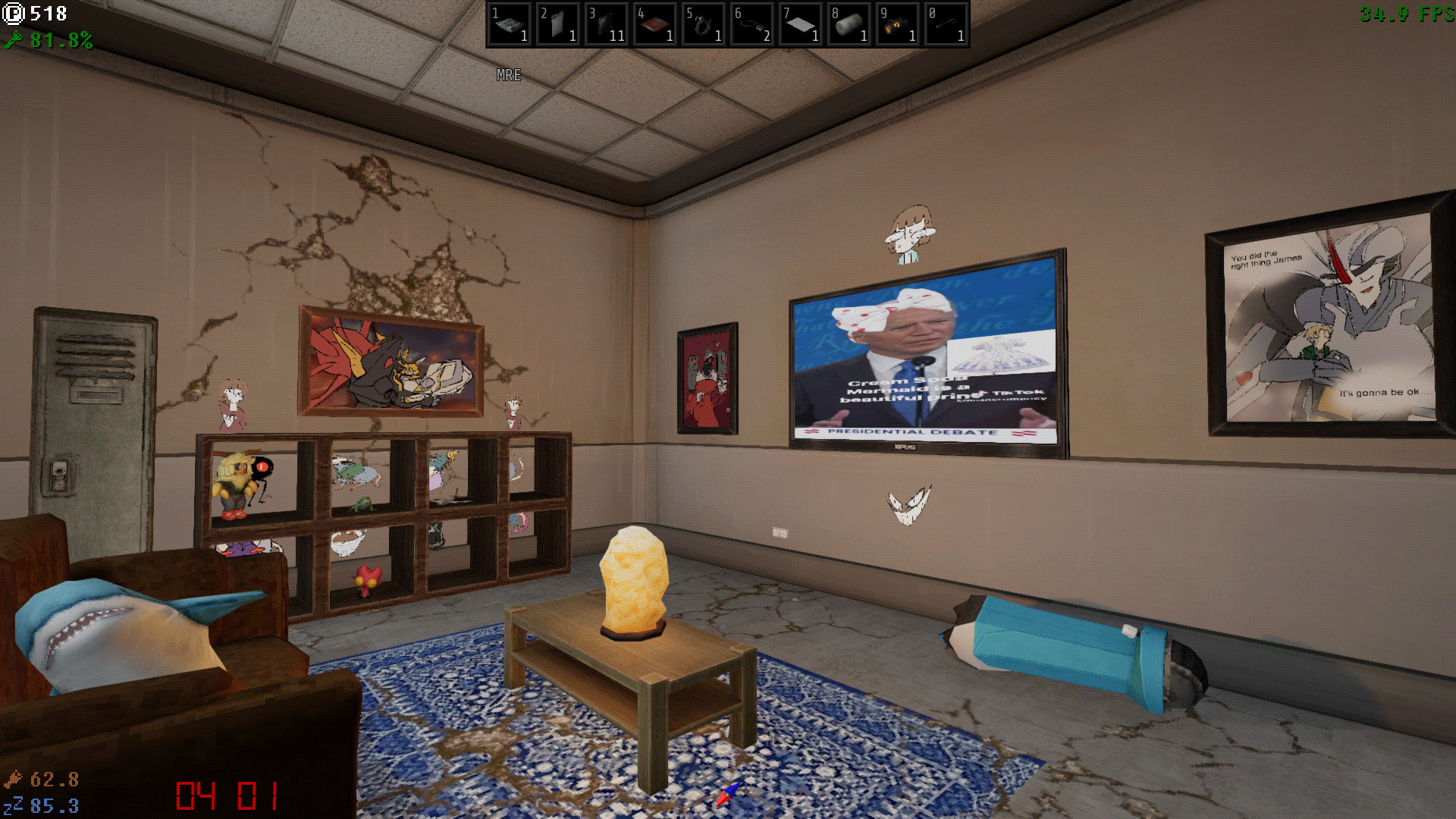The width and height of the screenshot is (1456, 819).
Task: Select the thin stick in slot 0
Action: tap(946, 24)
